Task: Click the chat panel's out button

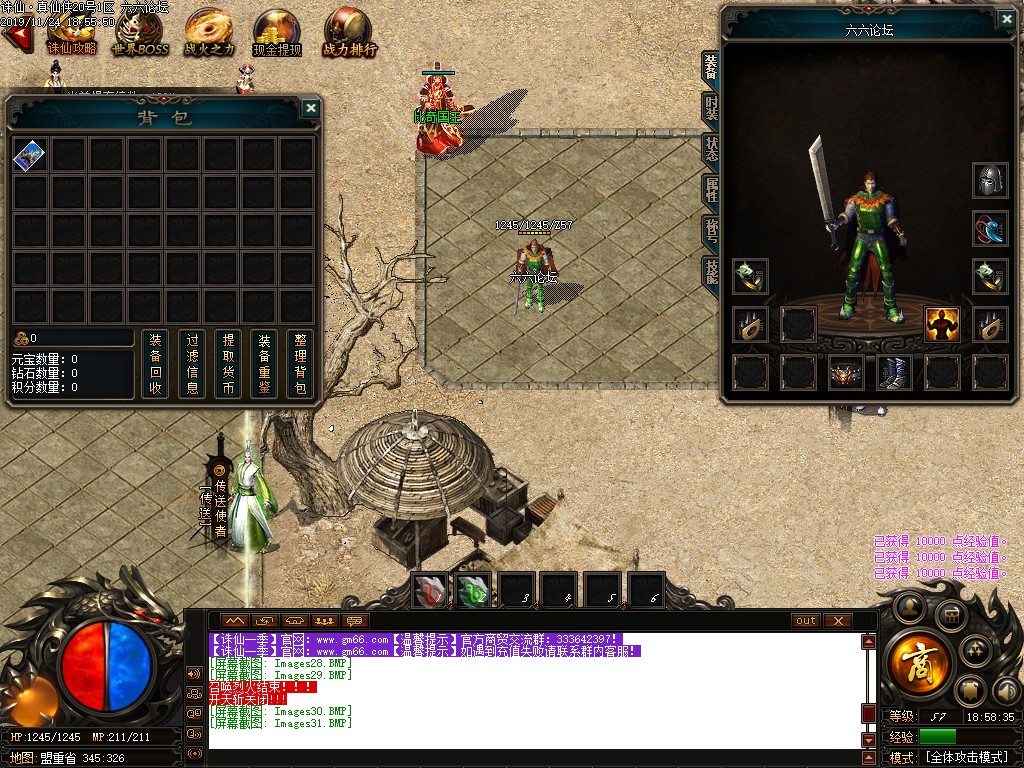Action: point(805,621)
